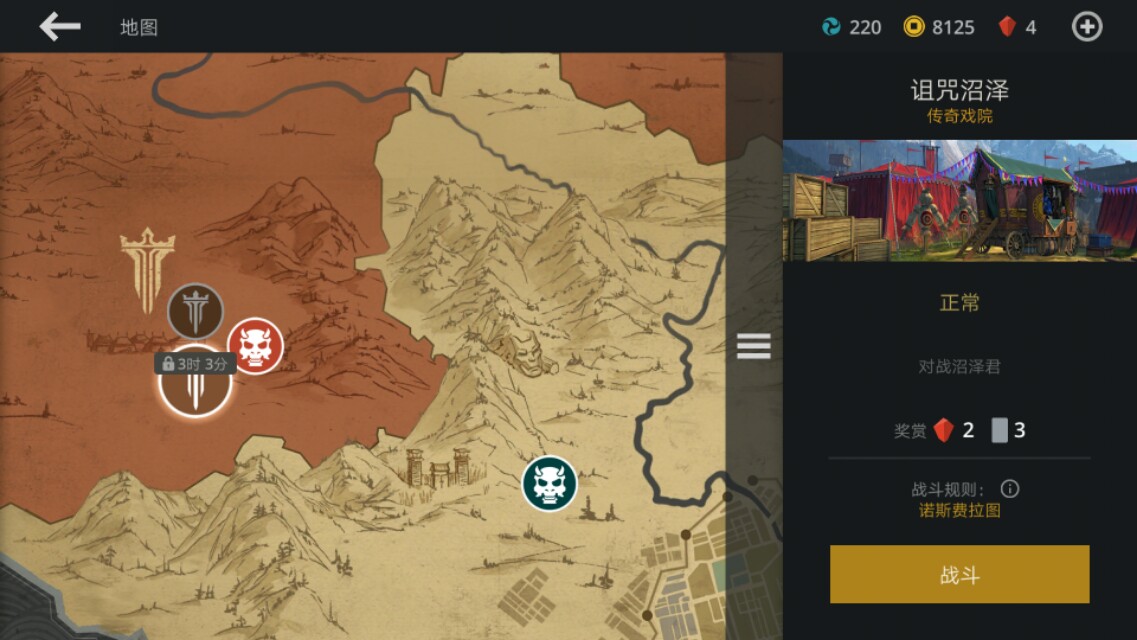Start the battle with the 战斗 button
This screenshot has height=640, width=1137.
pyautogui.click(x=959, y=574)
